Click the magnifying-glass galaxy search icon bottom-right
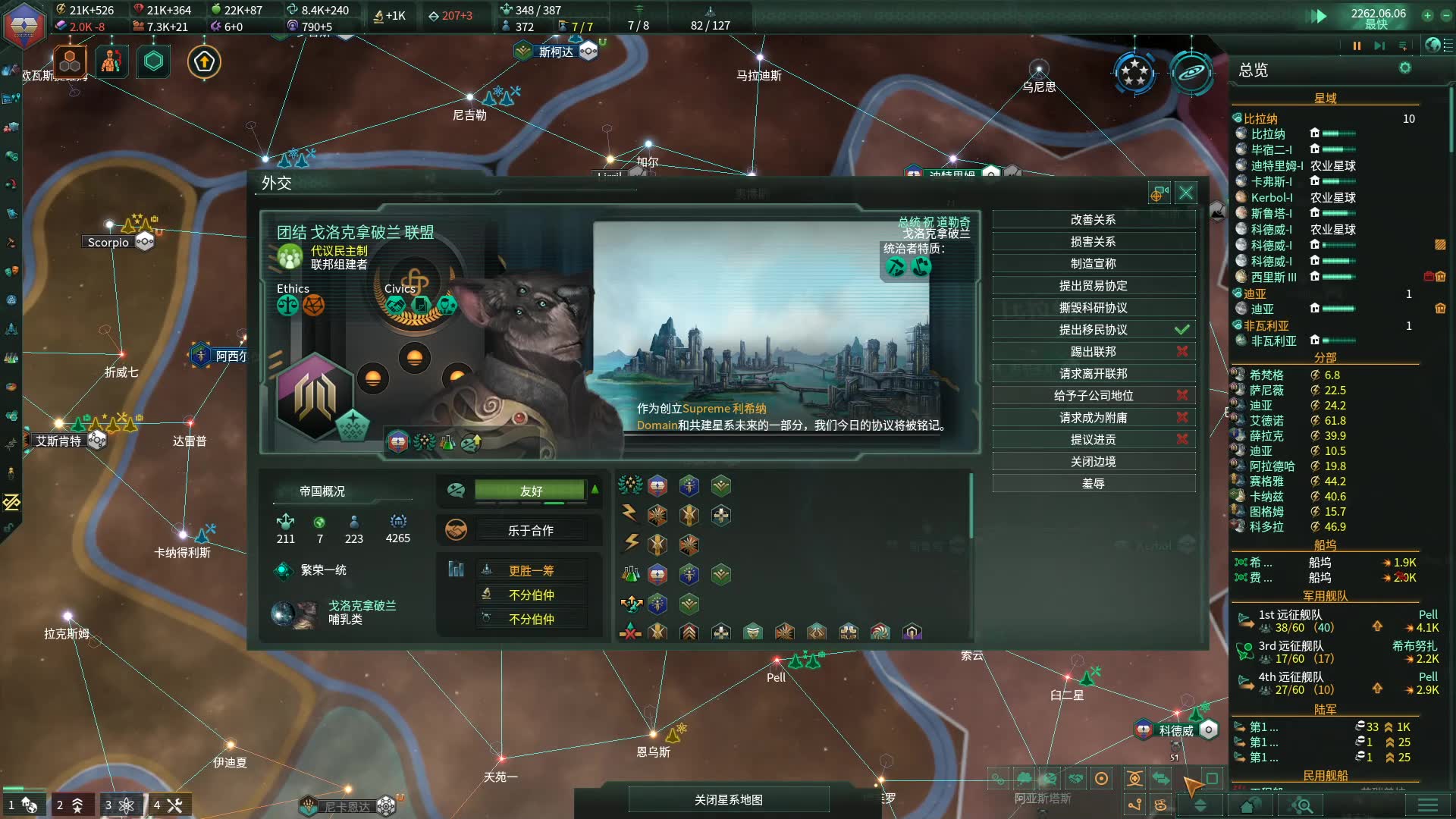 [x=1301, y=805]
